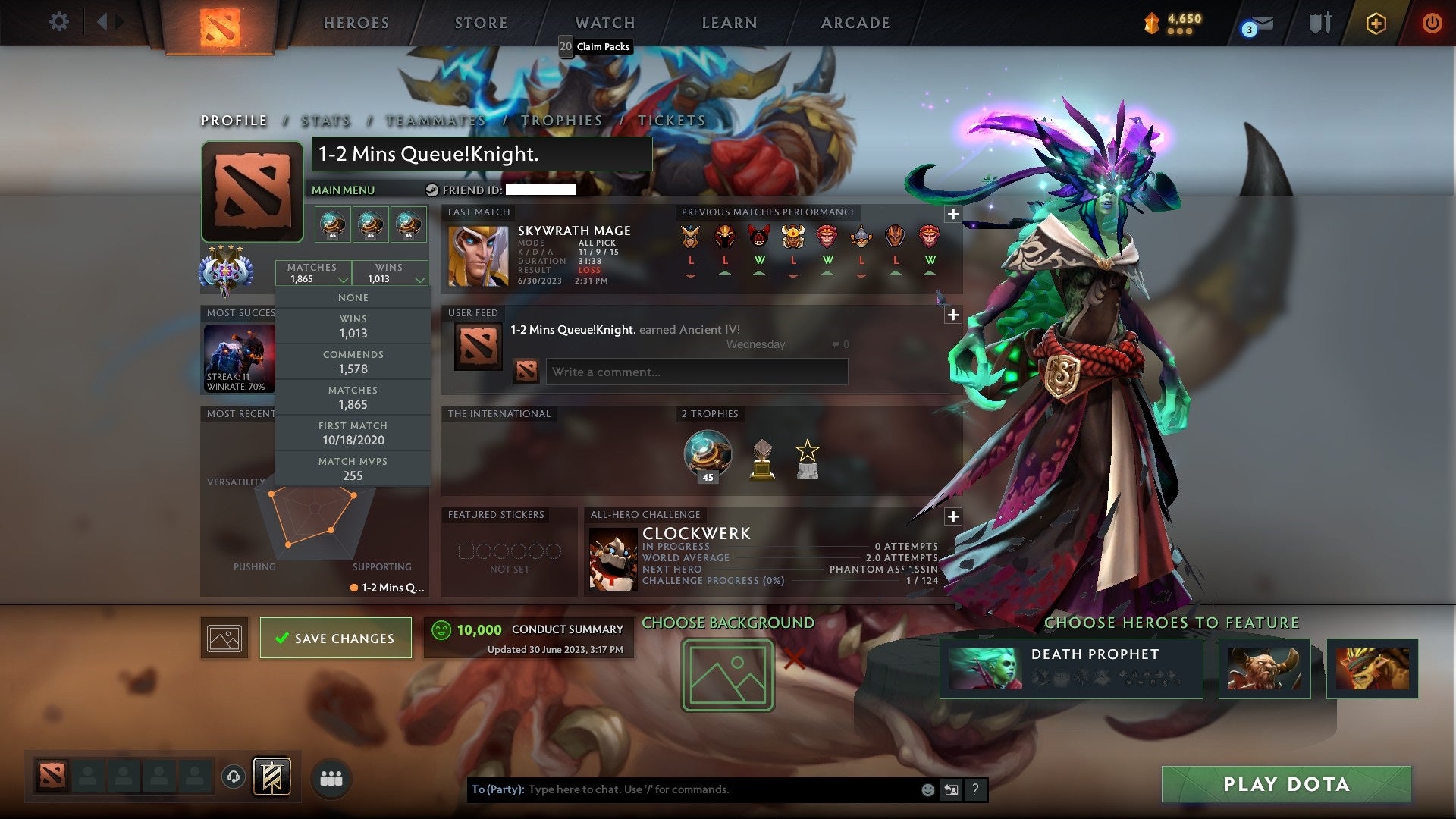
Task: Expand the All-Hero Challenge panel
Action: [953, 516]
